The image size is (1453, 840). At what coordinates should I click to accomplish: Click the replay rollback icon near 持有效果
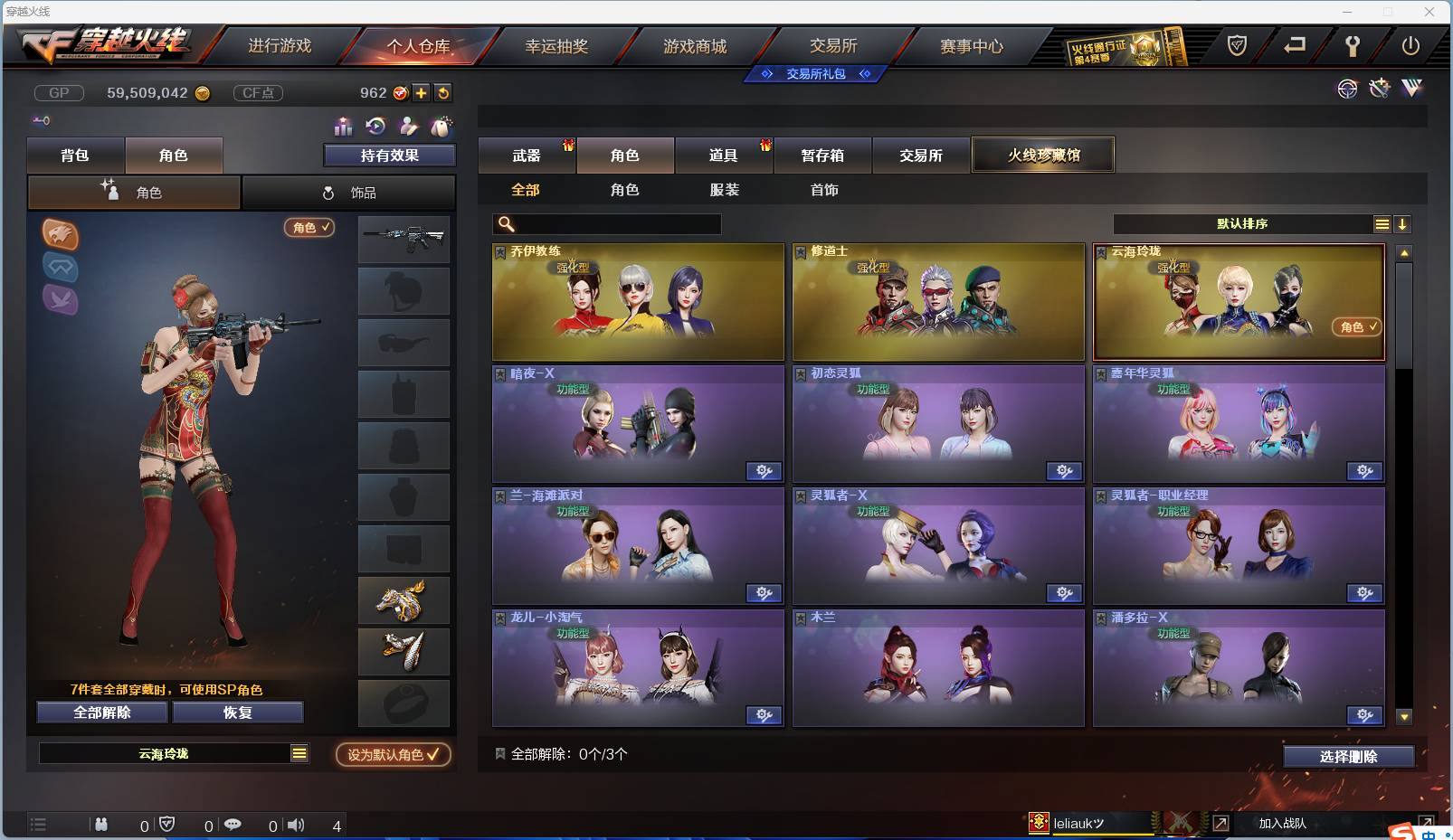(375, 127)
